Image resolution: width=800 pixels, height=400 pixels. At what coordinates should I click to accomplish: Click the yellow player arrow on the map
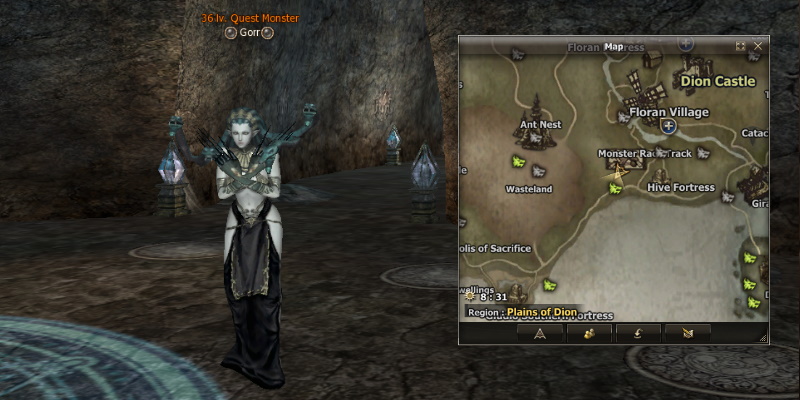click(x=618, y=173)
